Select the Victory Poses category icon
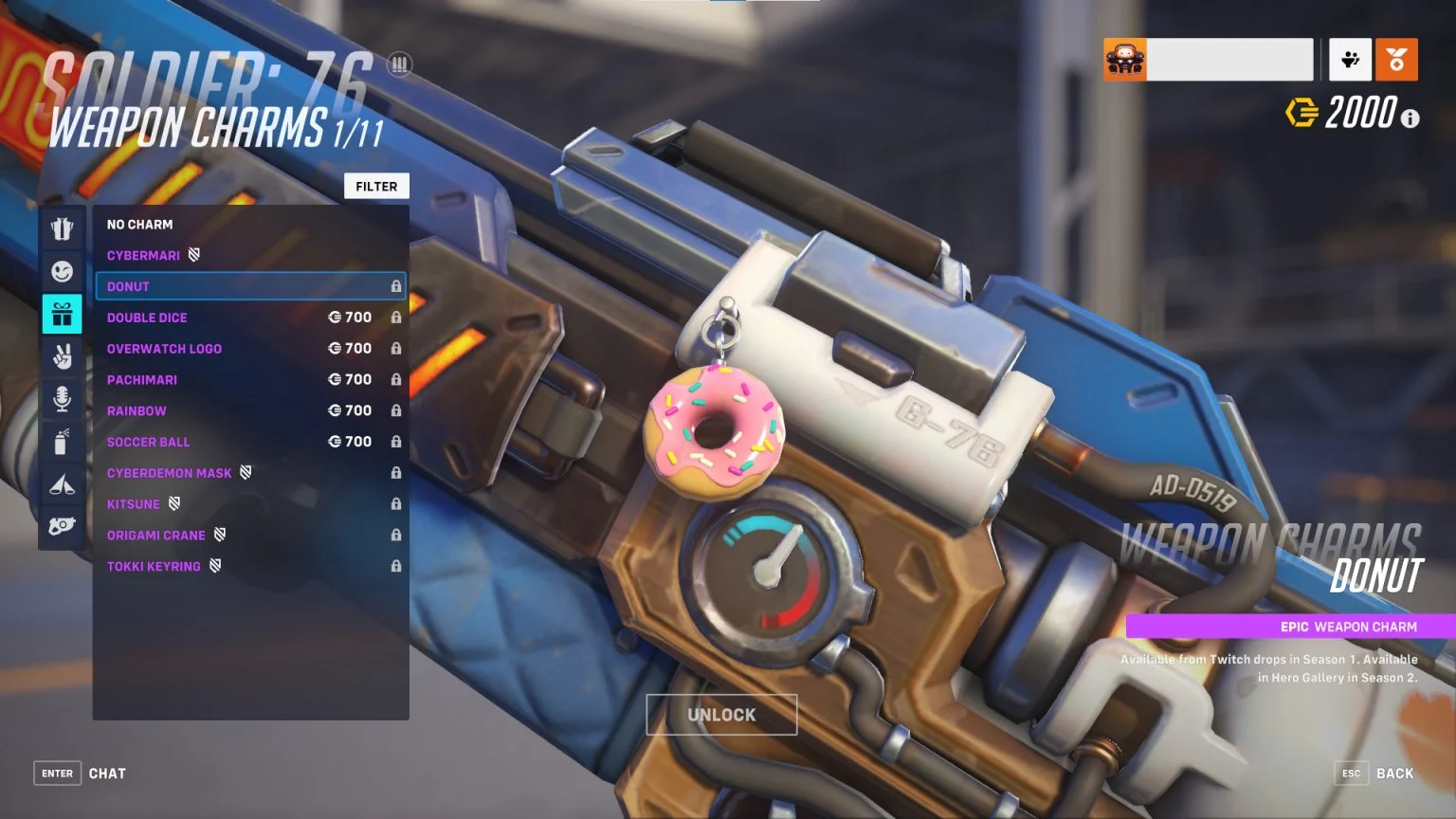 coord(62,356)
